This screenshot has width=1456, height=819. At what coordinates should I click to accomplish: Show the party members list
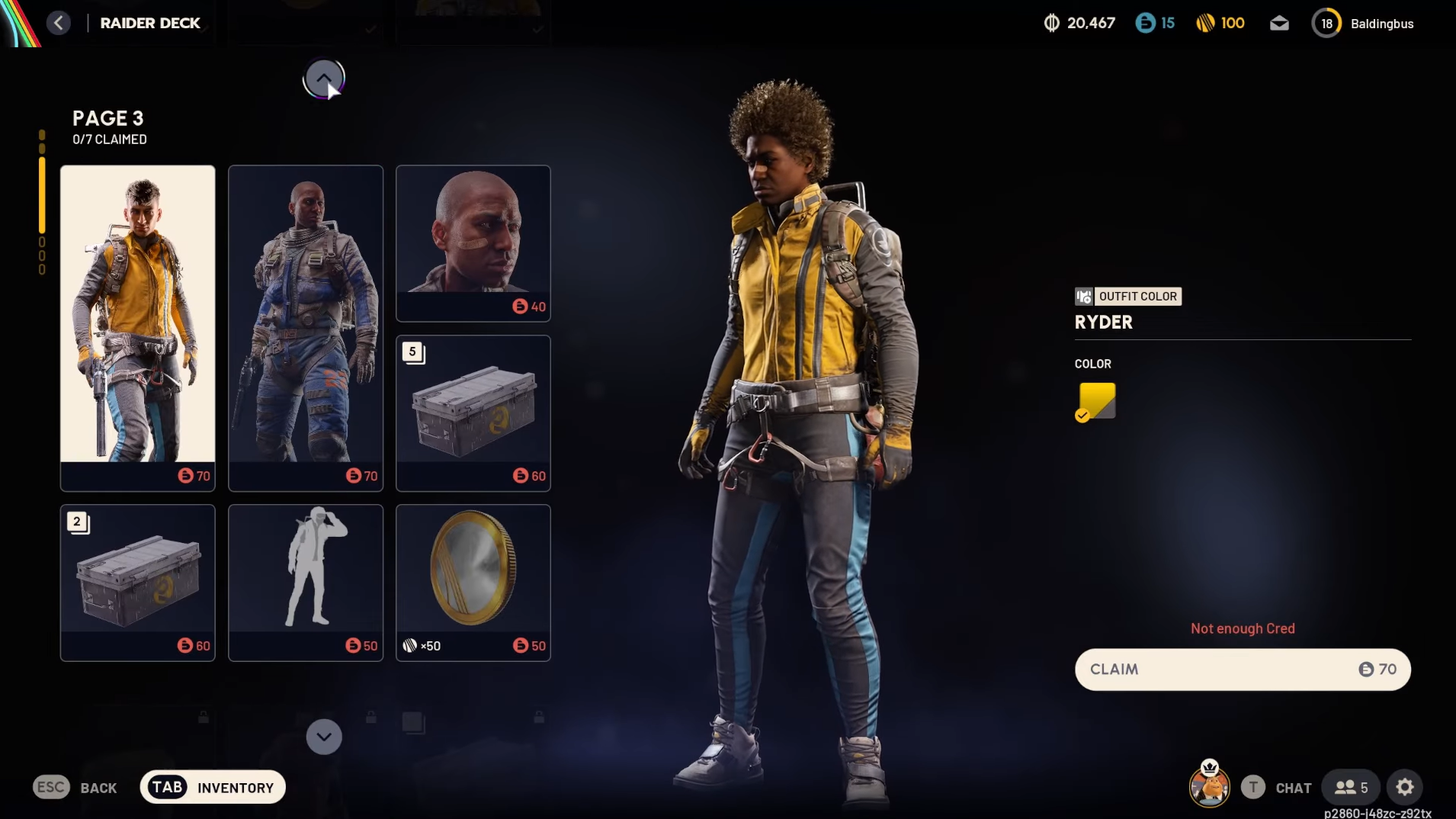click(x=1351, y=788)
